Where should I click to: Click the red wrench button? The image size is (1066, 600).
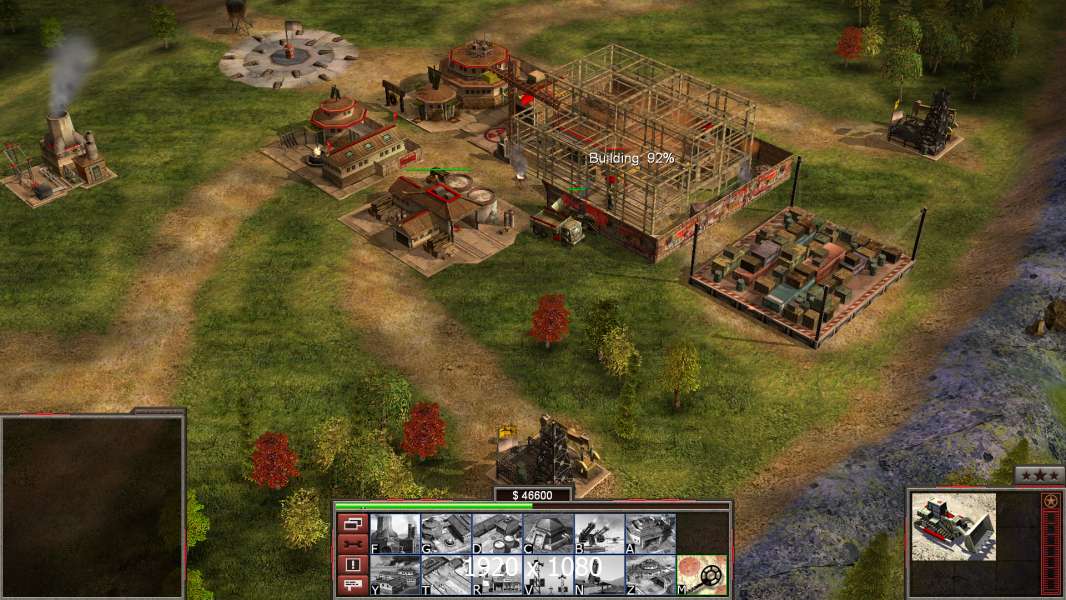pyautogui.click(x=351, y=544)
